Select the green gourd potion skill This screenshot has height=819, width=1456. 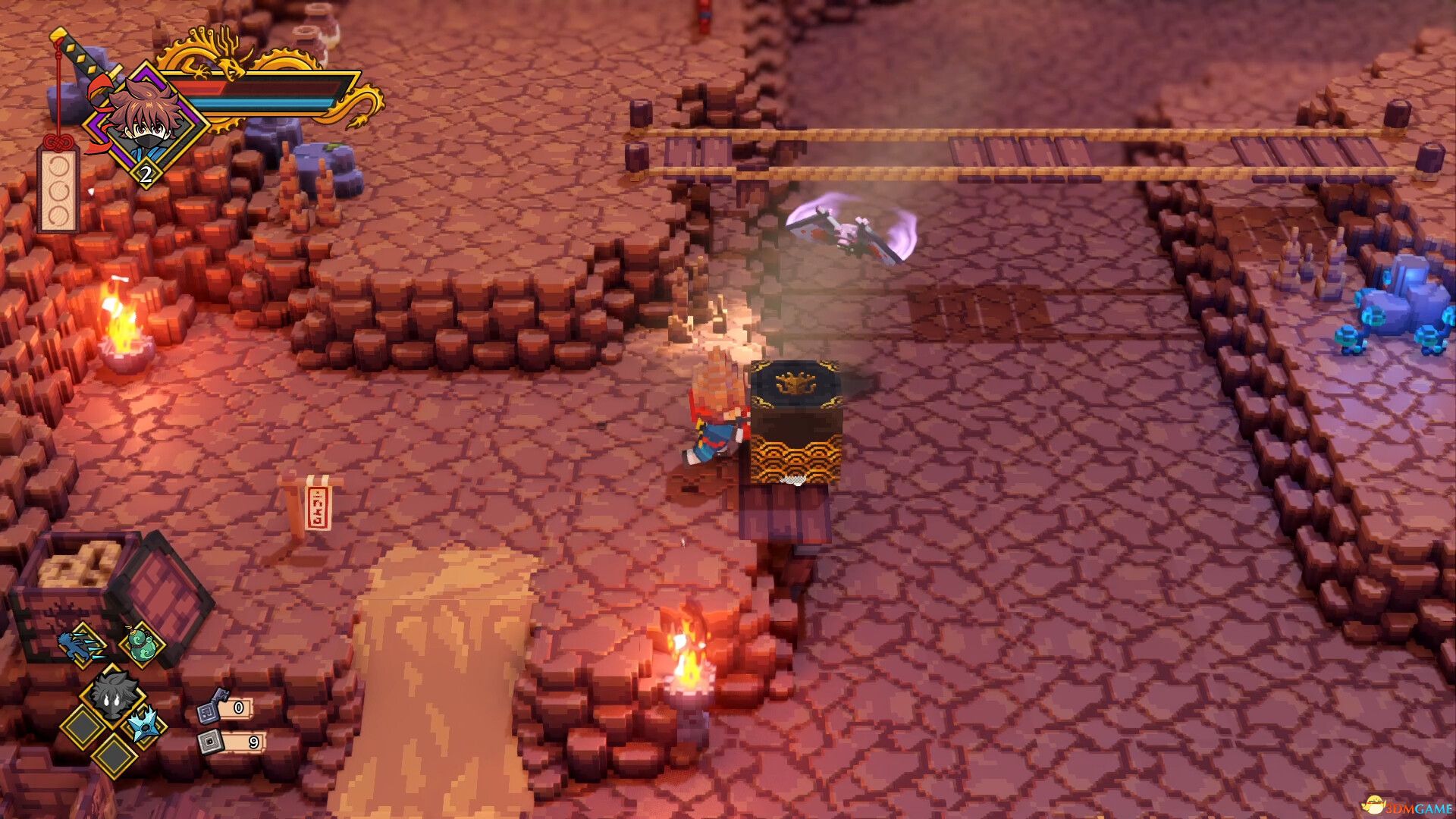143,644
